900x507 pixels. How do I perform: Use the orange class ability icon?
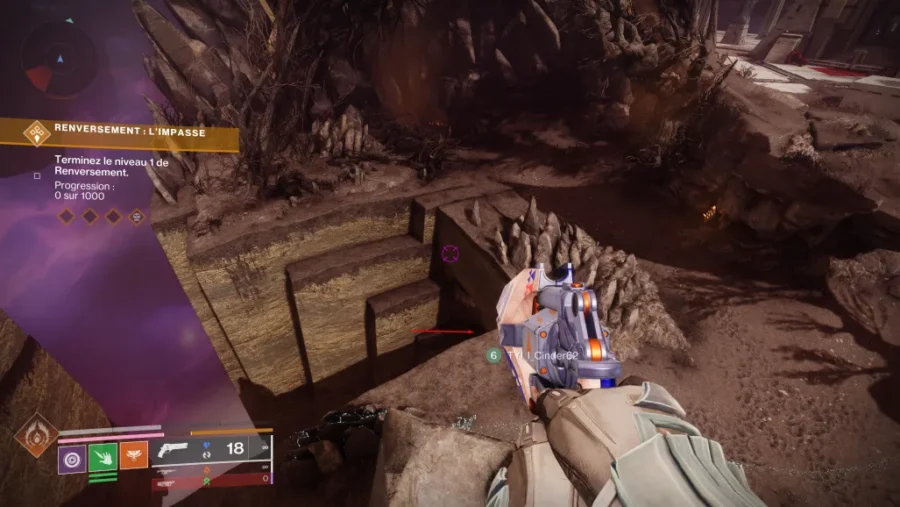pyautogui.click(x=134, y=457)
